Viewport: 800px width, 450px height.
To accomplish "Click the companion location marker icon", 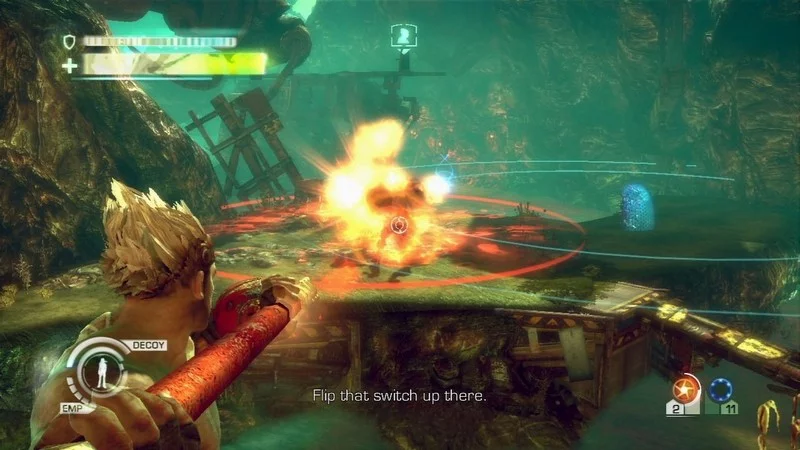I will click(x=403, y=37).
